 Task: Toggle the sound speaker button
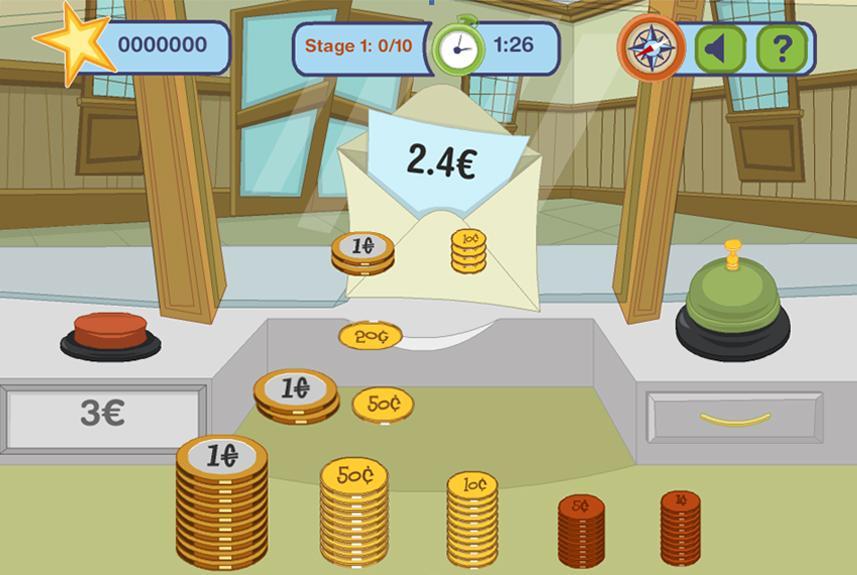[719, 47]
